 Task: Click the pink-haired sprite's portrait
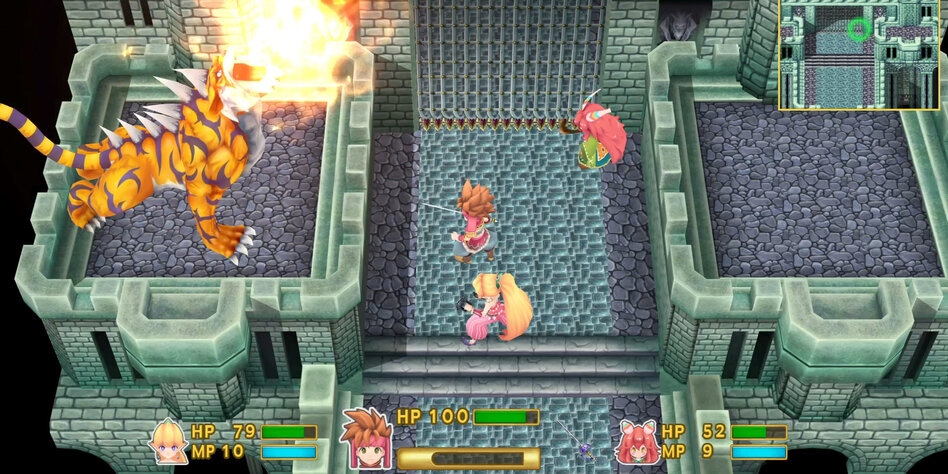tap(636, 440)
